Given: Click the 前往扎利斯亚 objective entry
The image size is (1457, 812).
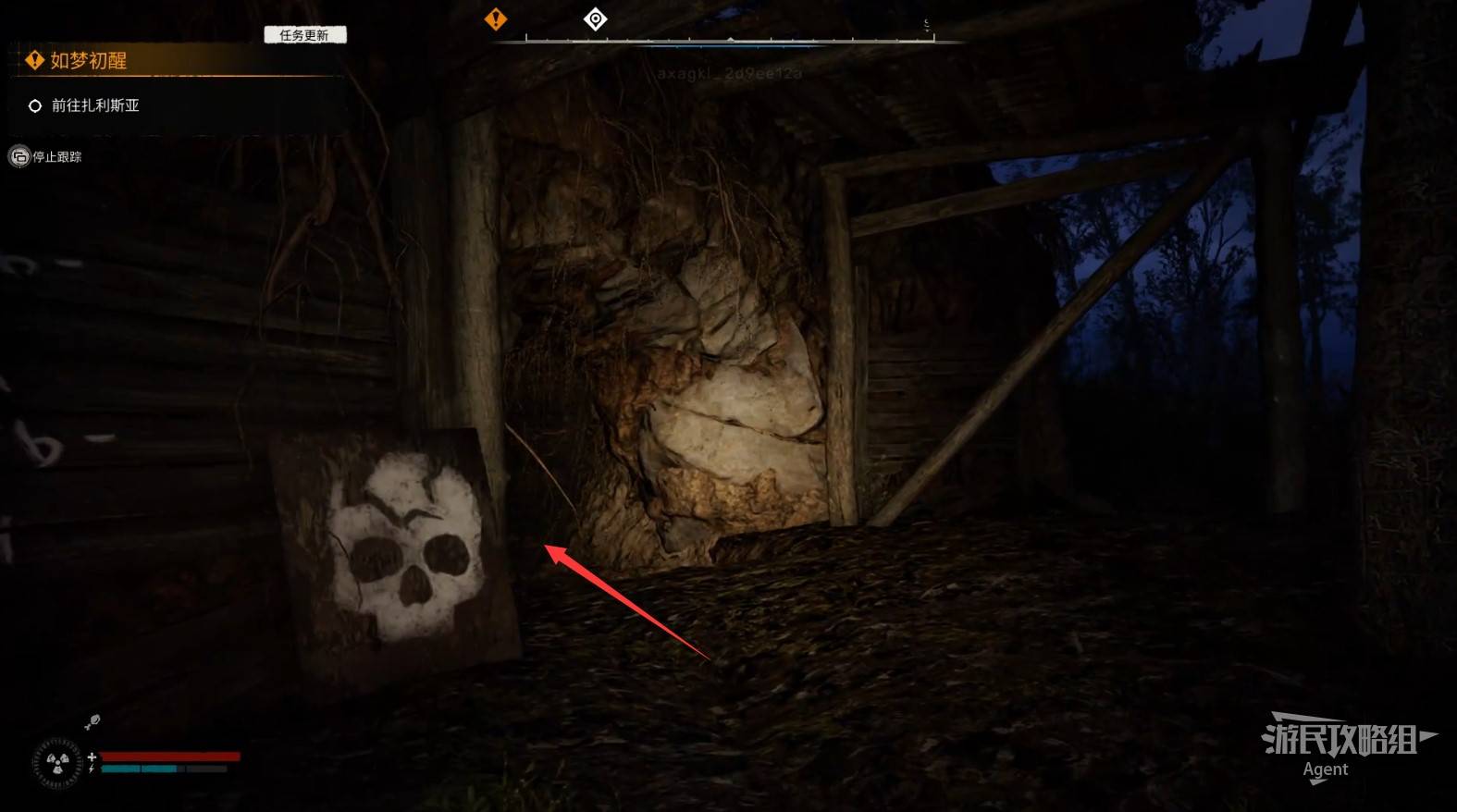Looking at the screenshot, I should (x=94, y=105).
